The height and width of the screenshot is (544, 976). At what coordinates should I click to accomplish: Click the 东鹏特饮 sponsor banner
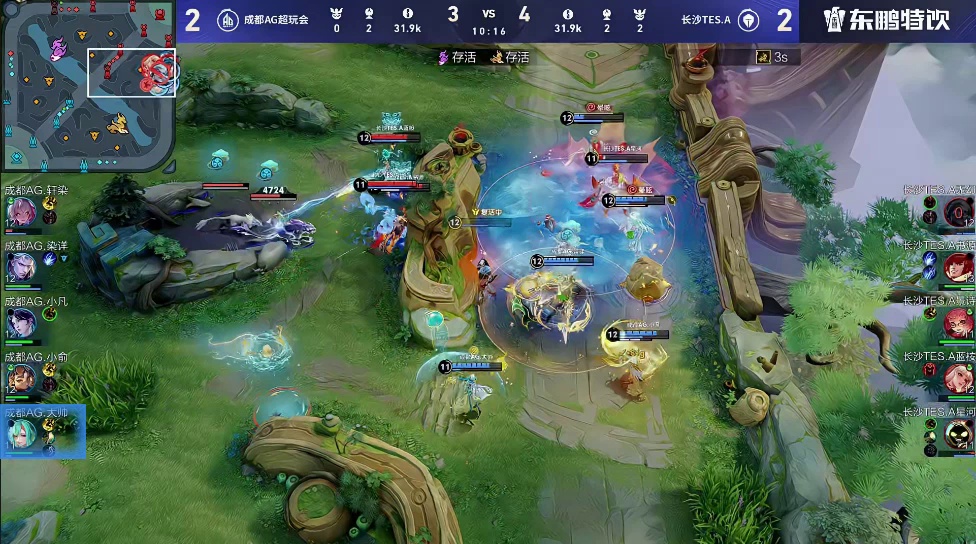(x=886, y=20)
